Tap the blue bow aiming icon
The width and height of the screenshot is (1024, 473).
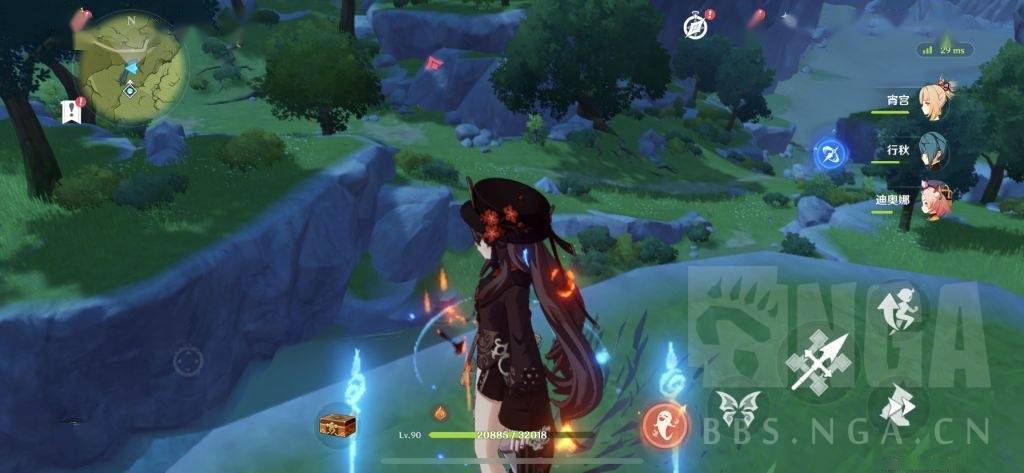coord(829,153)
